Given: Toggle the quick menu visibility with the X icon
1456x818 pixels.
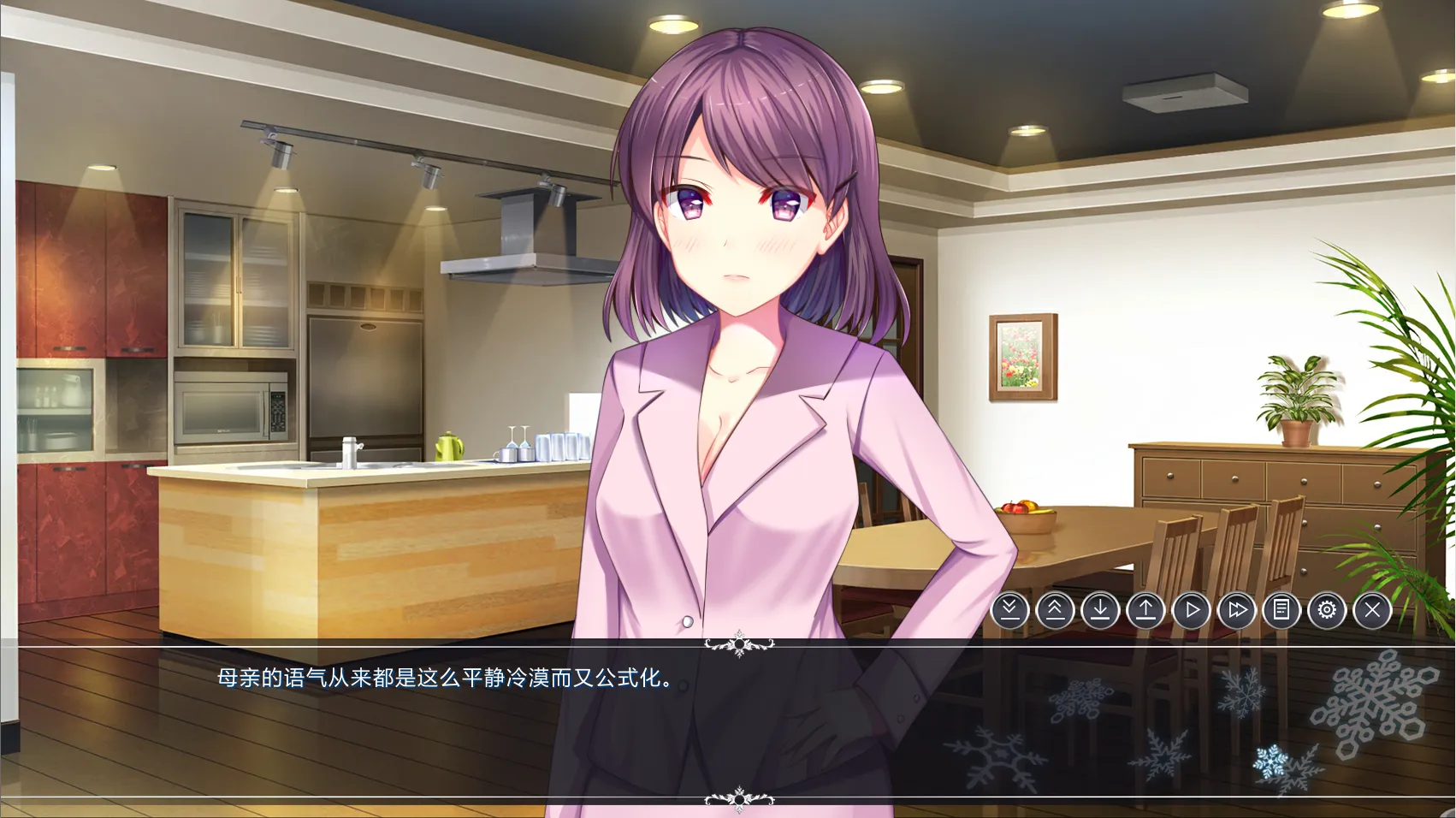Looking at the screenshot, I should click(x=1370, y=610).
